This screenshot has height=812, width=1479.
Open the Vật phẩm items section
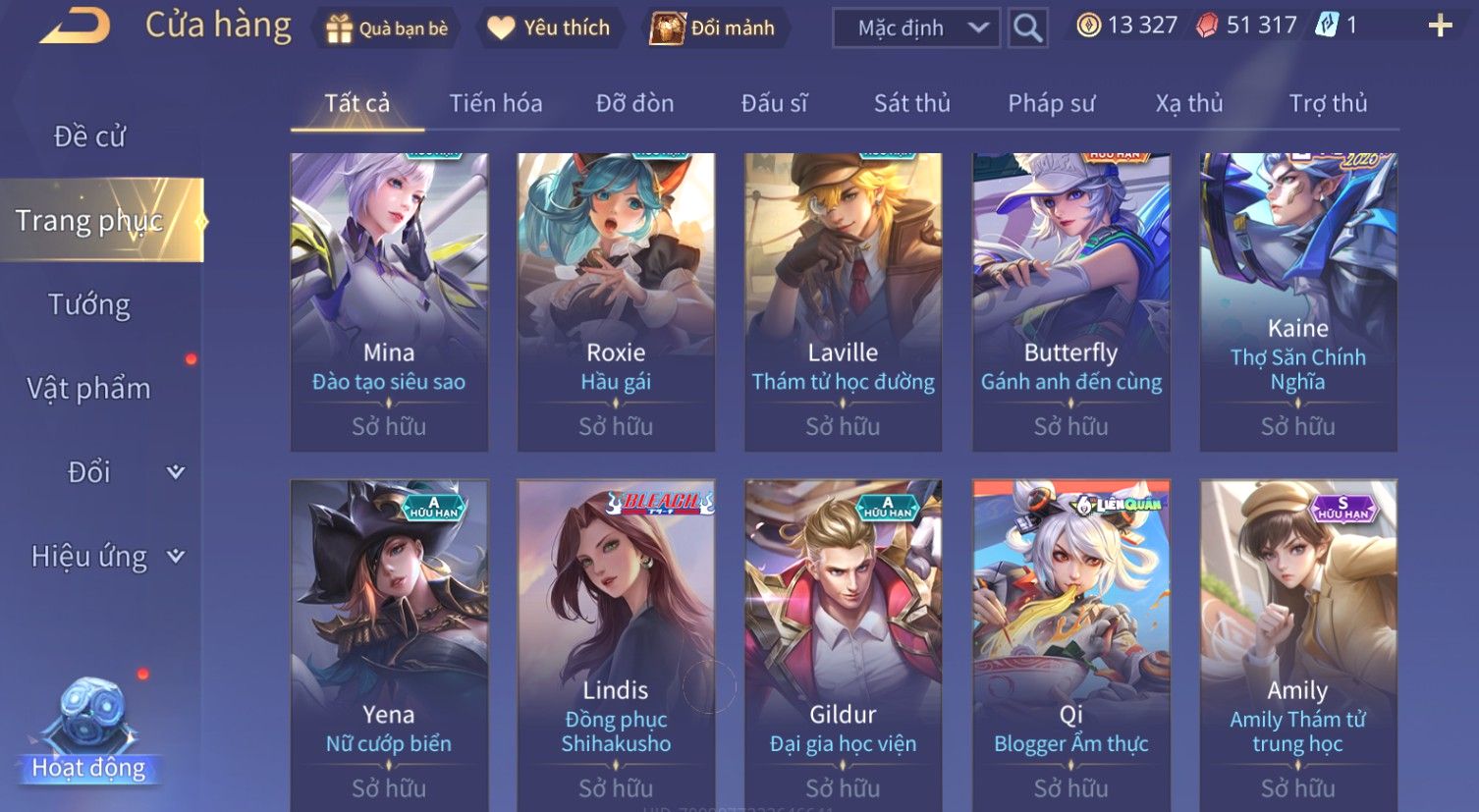click(89, 389)
